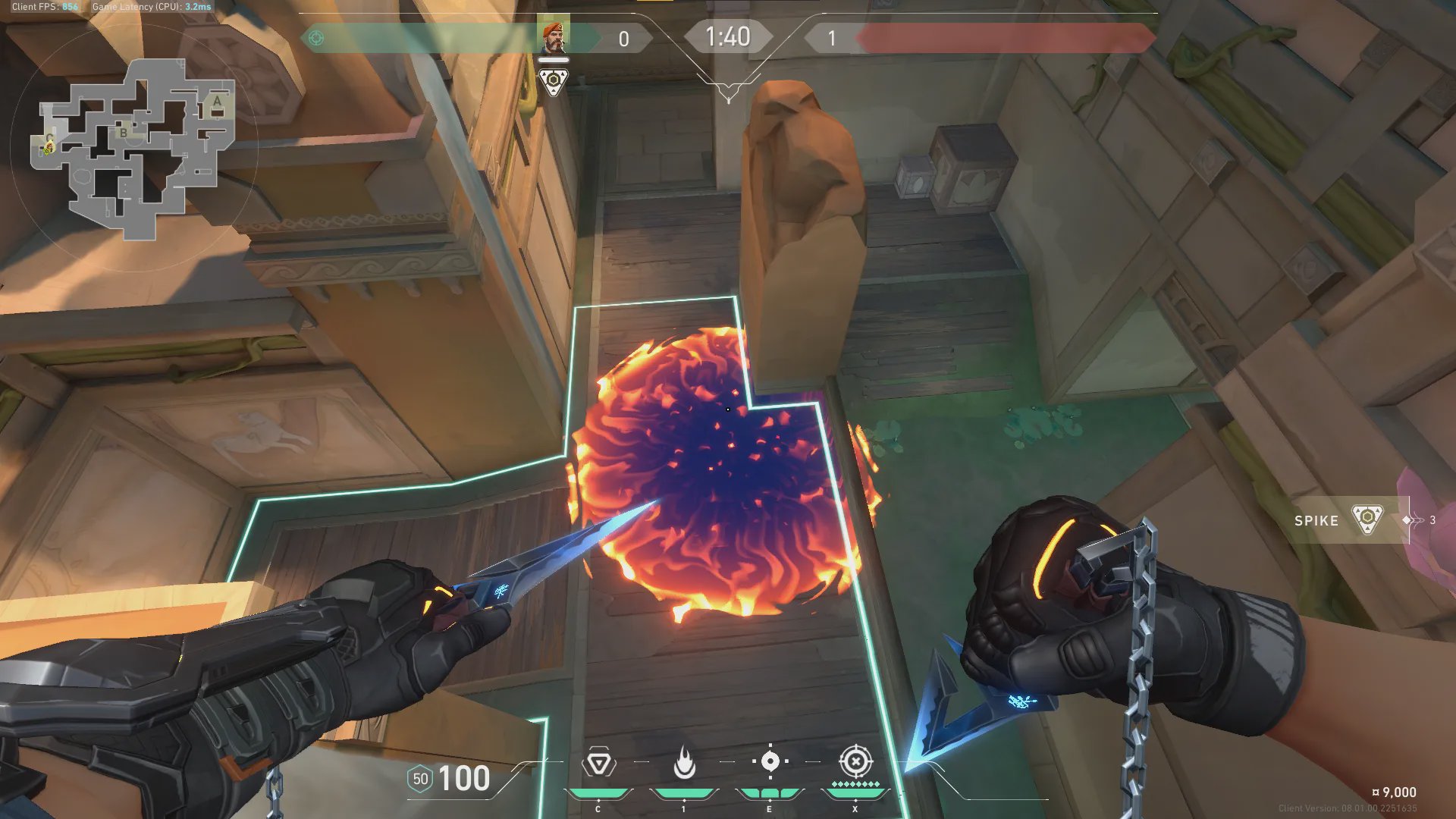Image resolution: width=1456 pixels, height=819 pixels.
Task: Click the spike carrier icon below the portrait
Action: click(x=553, y=81)
